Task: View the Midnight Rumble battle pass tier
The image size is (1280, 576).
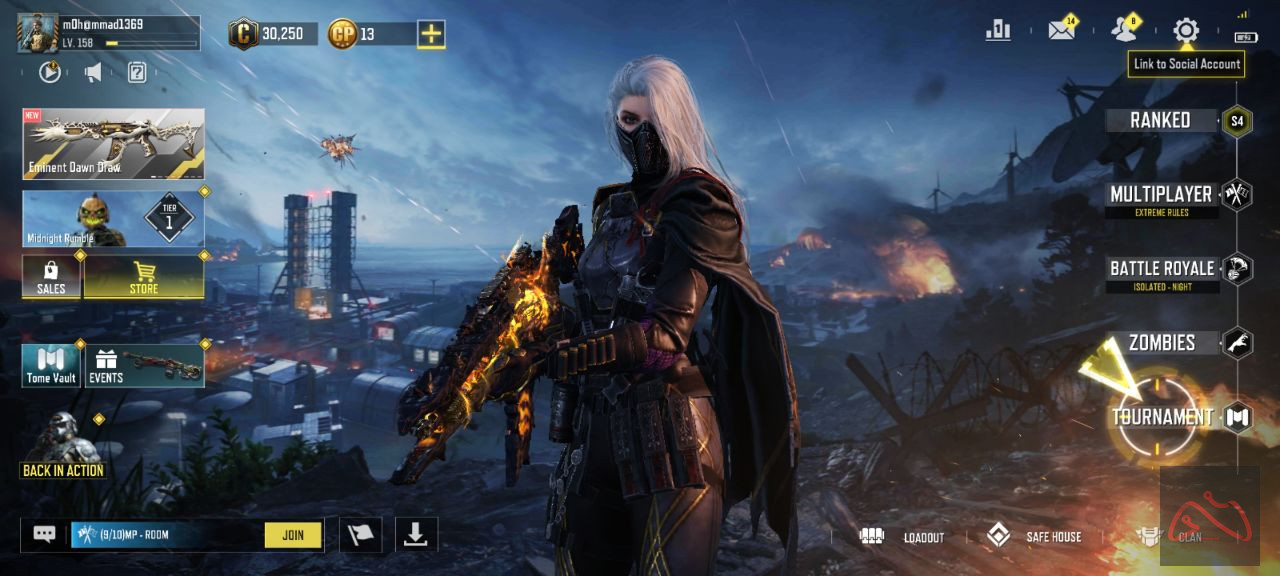Action: 113,219
